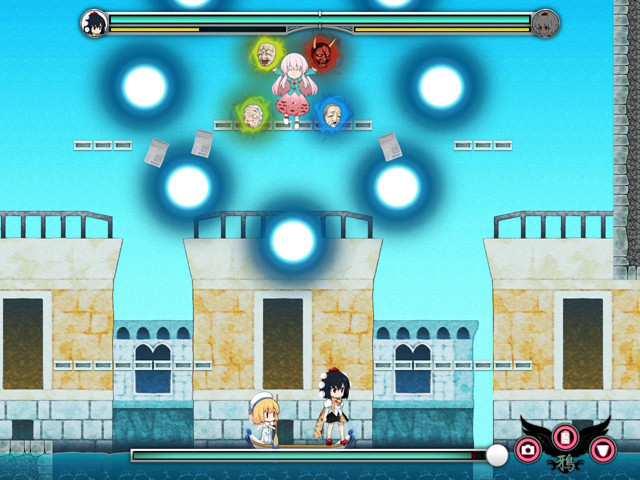Screen dimensions: 640x480
Task: Use the triangular fan skill icon
Action: coord(602,450)
